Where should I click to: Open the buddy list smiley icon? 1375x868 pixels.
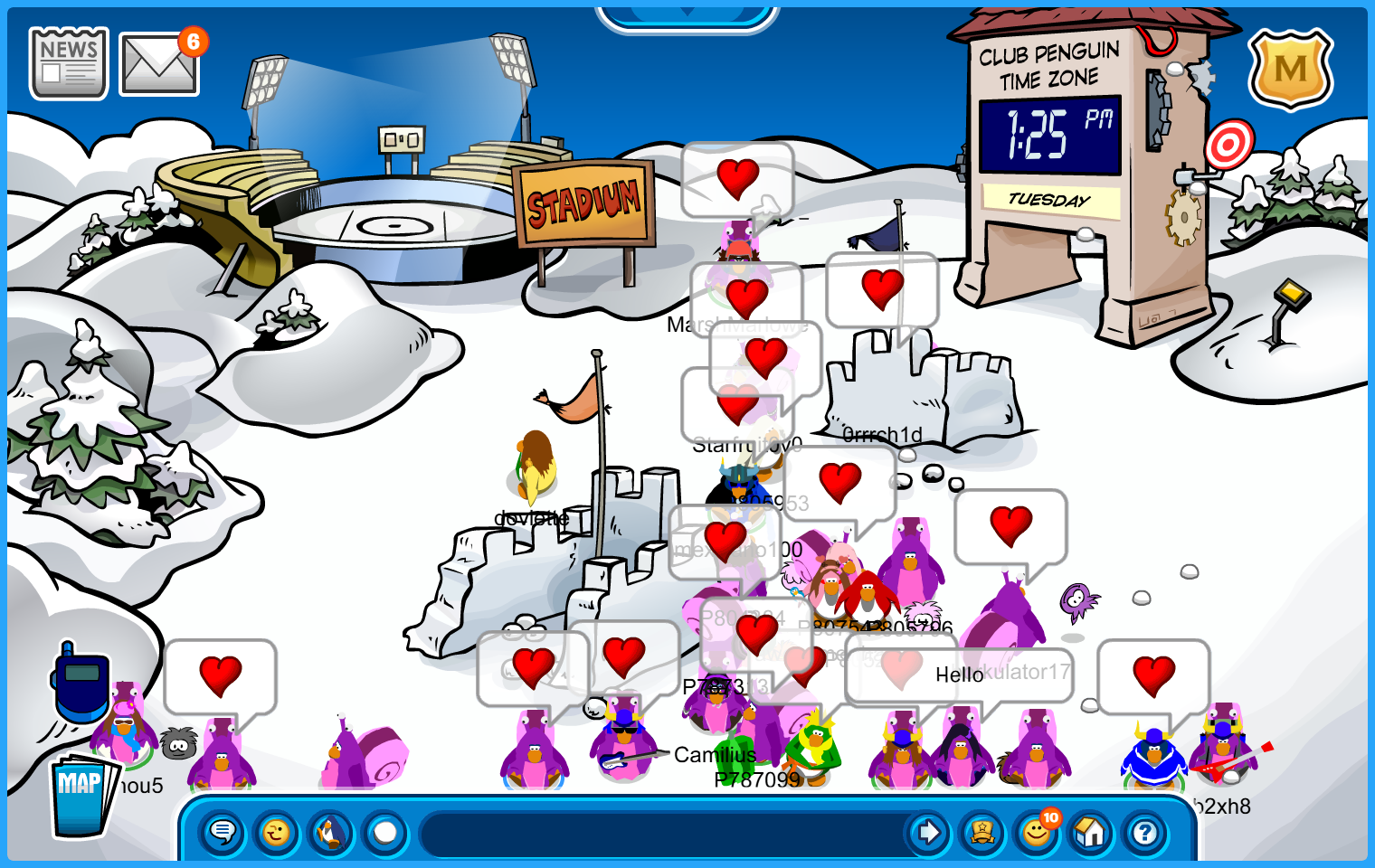[x=1037, y=832]
